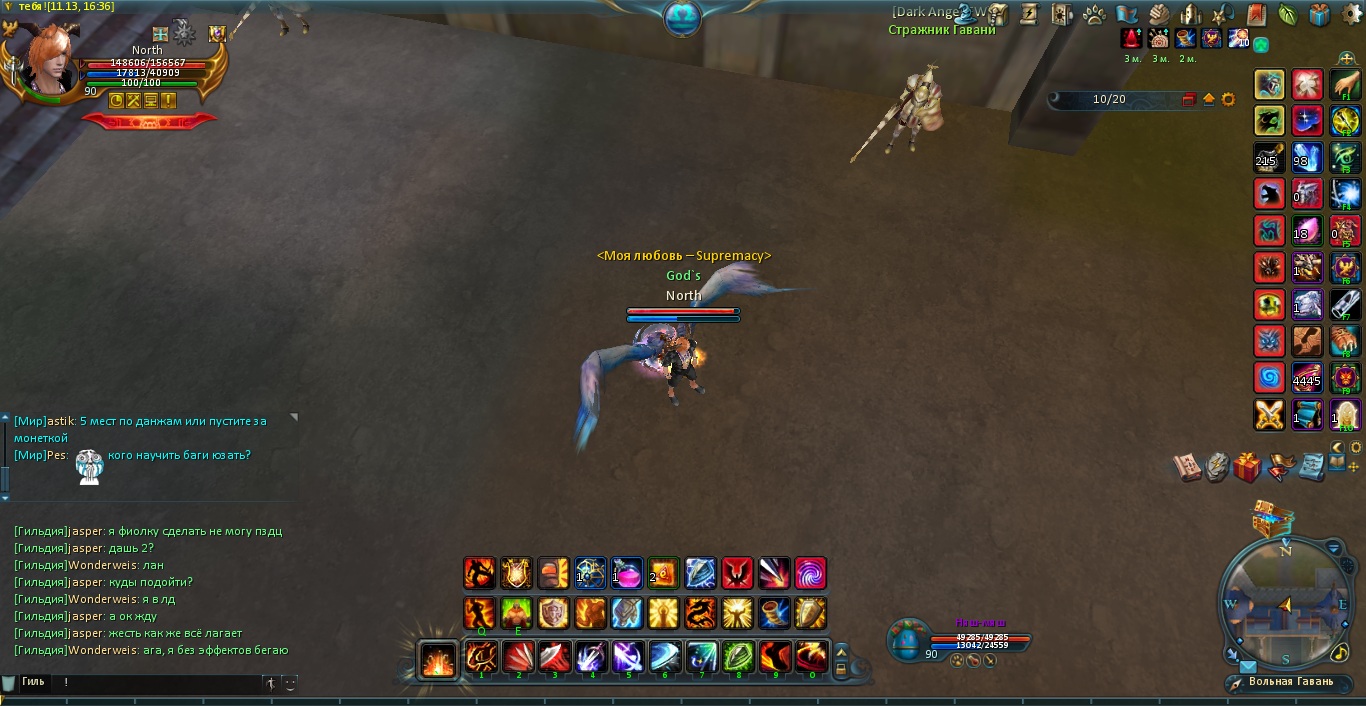
Task: Use the green-aura warrior skill bound to E
Action: point(517,612)
